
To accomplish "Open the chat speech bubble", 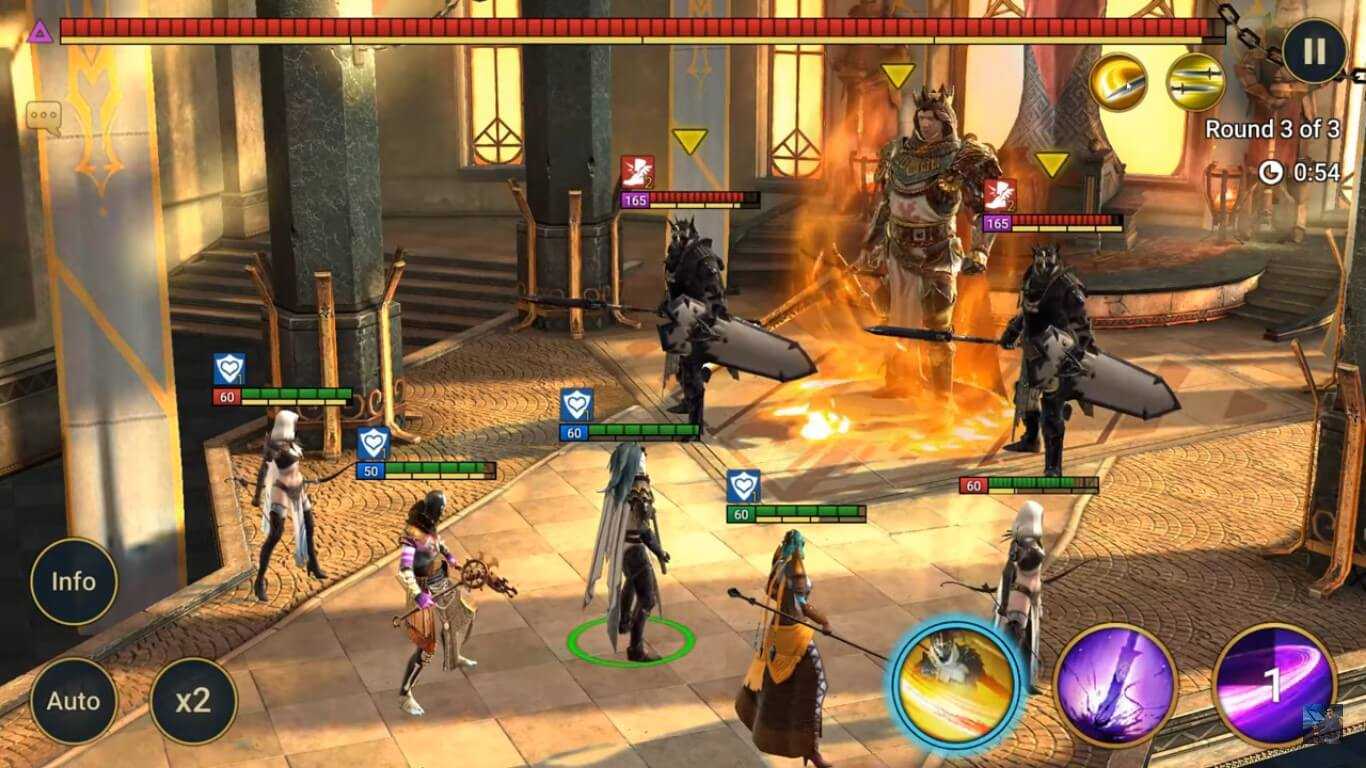I will click(44, 116).
